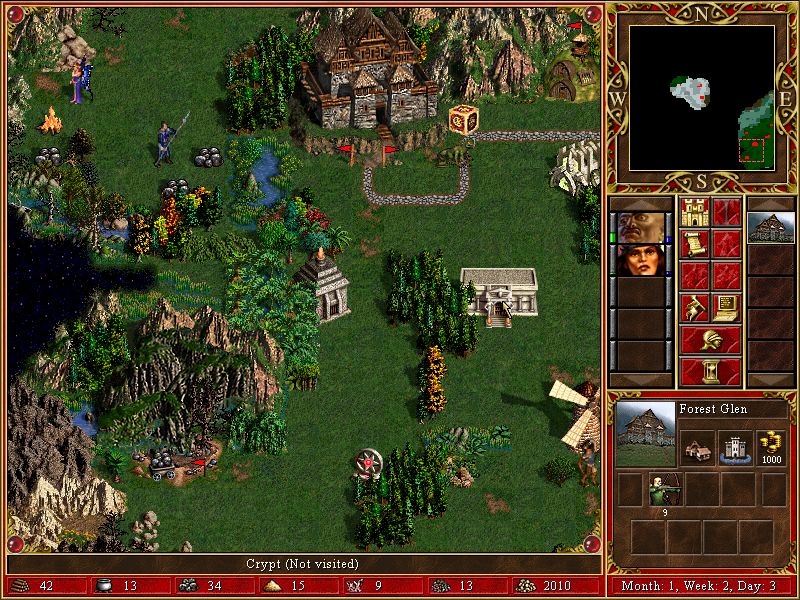This screenshot has width=800, height=600.
Task: Open System Options with the computer icon
Action: (726, 305)
